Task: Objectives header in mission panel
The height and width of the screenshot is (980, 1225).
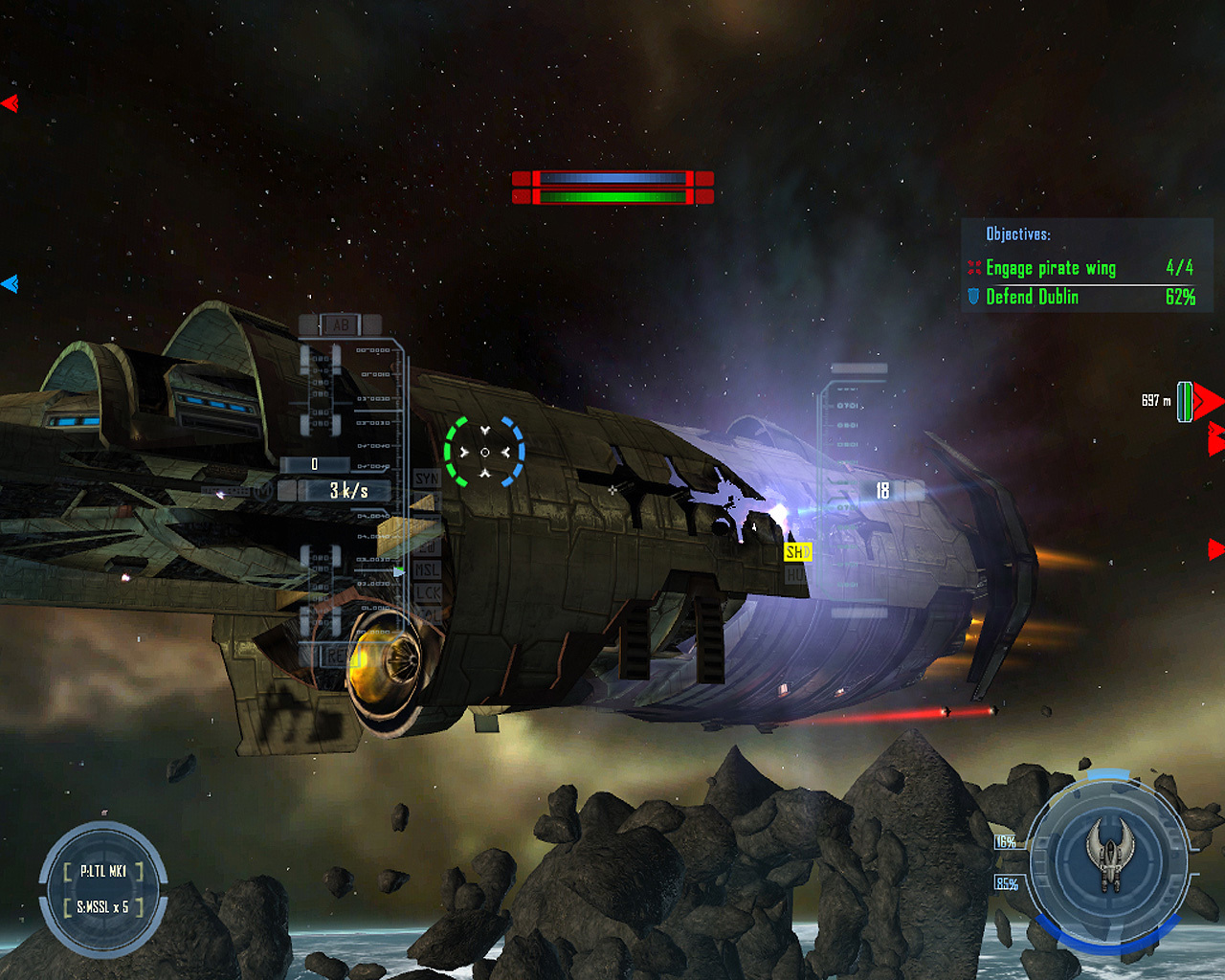Action: pos(1018,234)
